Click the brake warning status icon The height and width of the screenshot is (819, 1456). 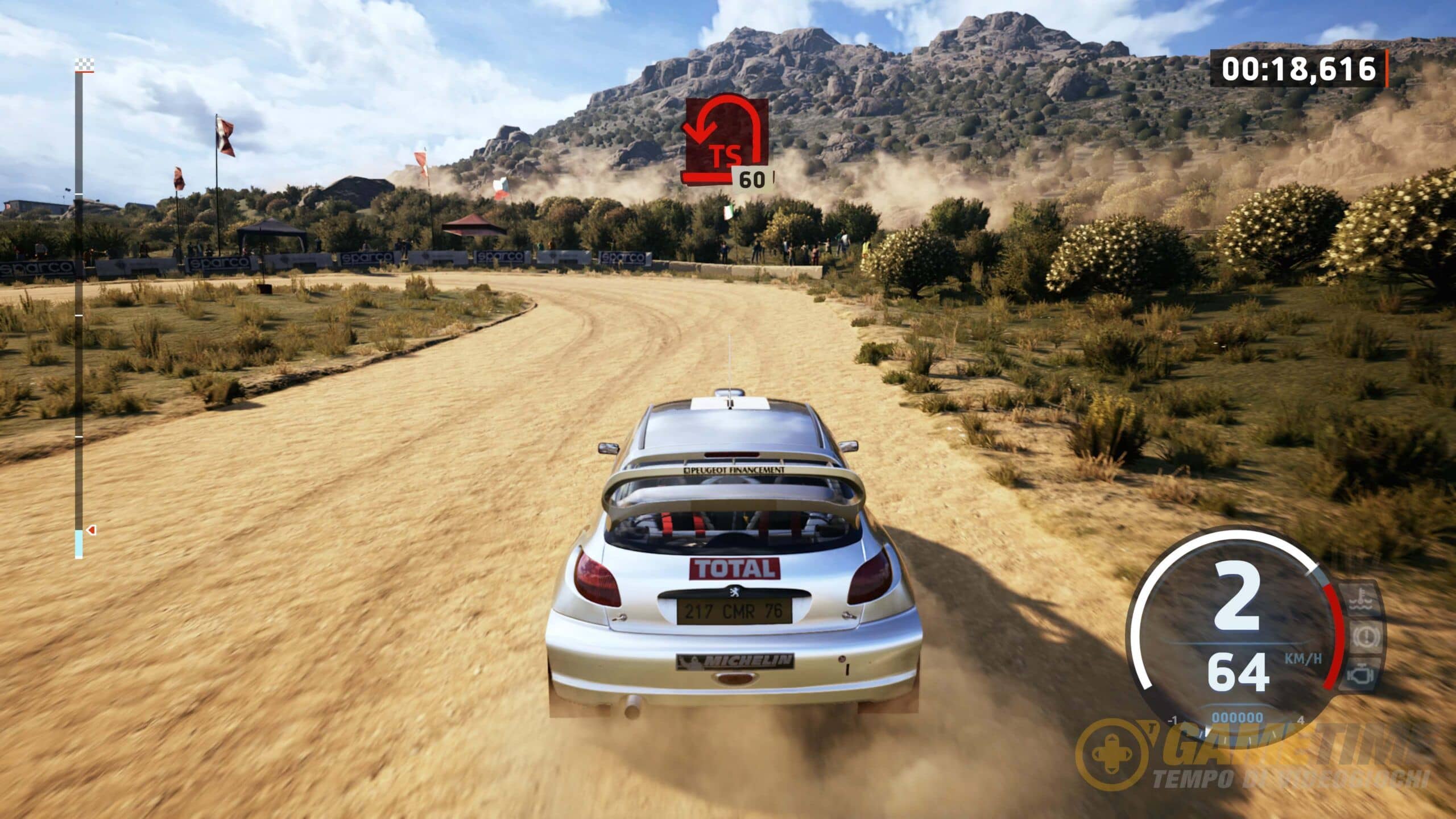tap(1364, 637)
